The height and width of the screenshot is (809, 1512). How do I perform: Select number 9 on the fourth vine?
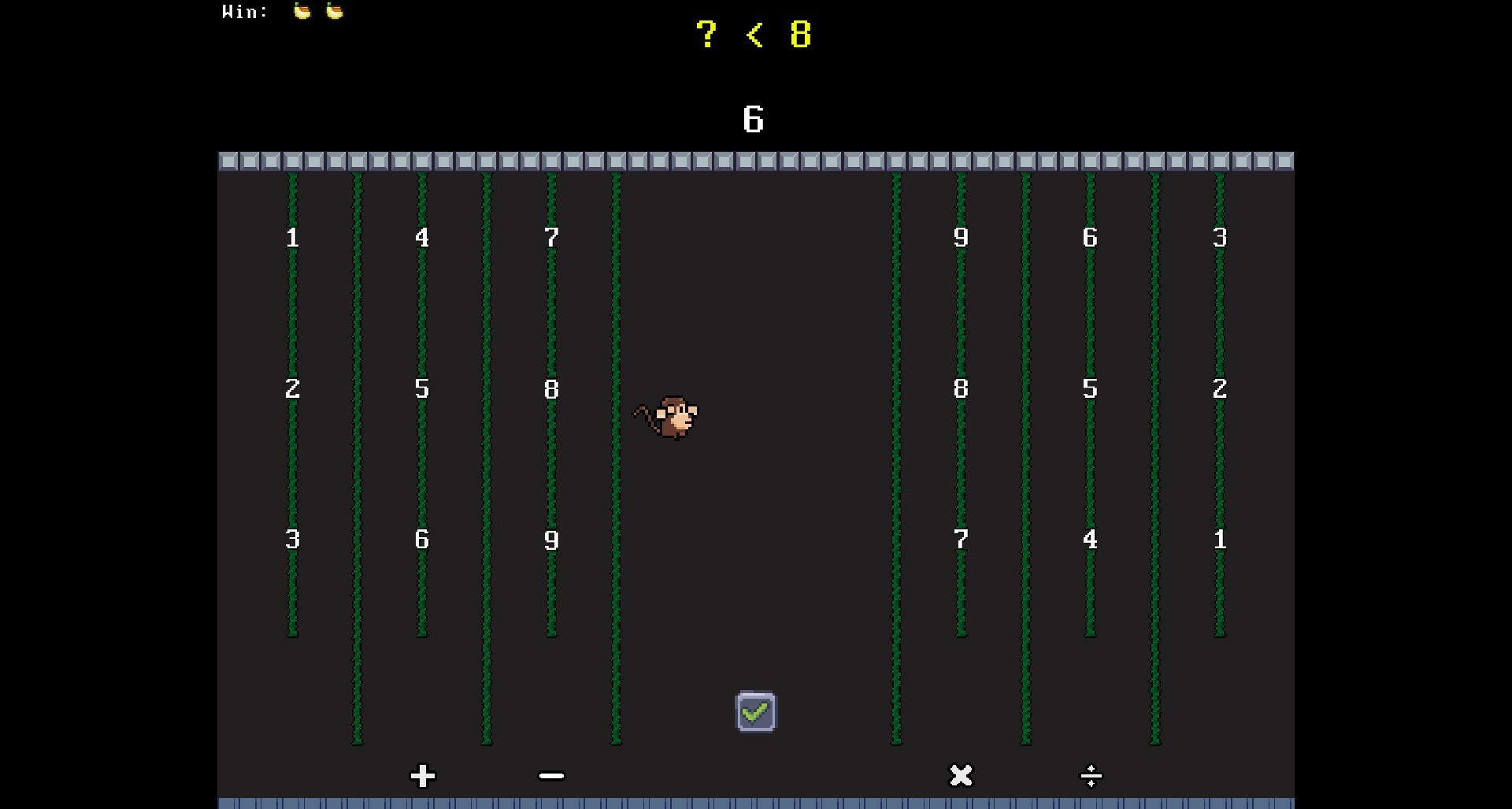960,239
